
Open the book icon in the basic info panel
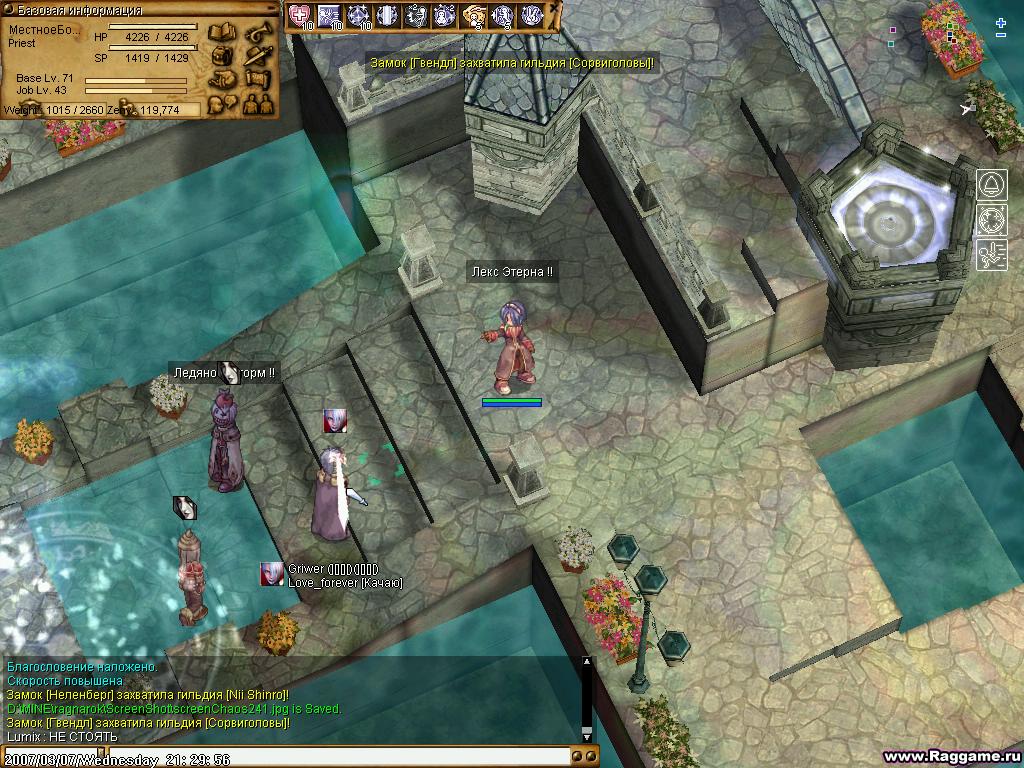click(220, 32)
